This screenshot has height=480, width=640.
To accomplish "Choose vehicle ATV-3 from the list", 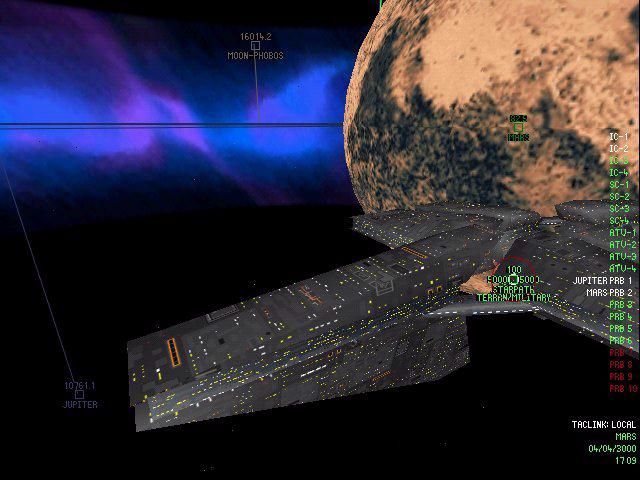I will click(x=621, y=257).
